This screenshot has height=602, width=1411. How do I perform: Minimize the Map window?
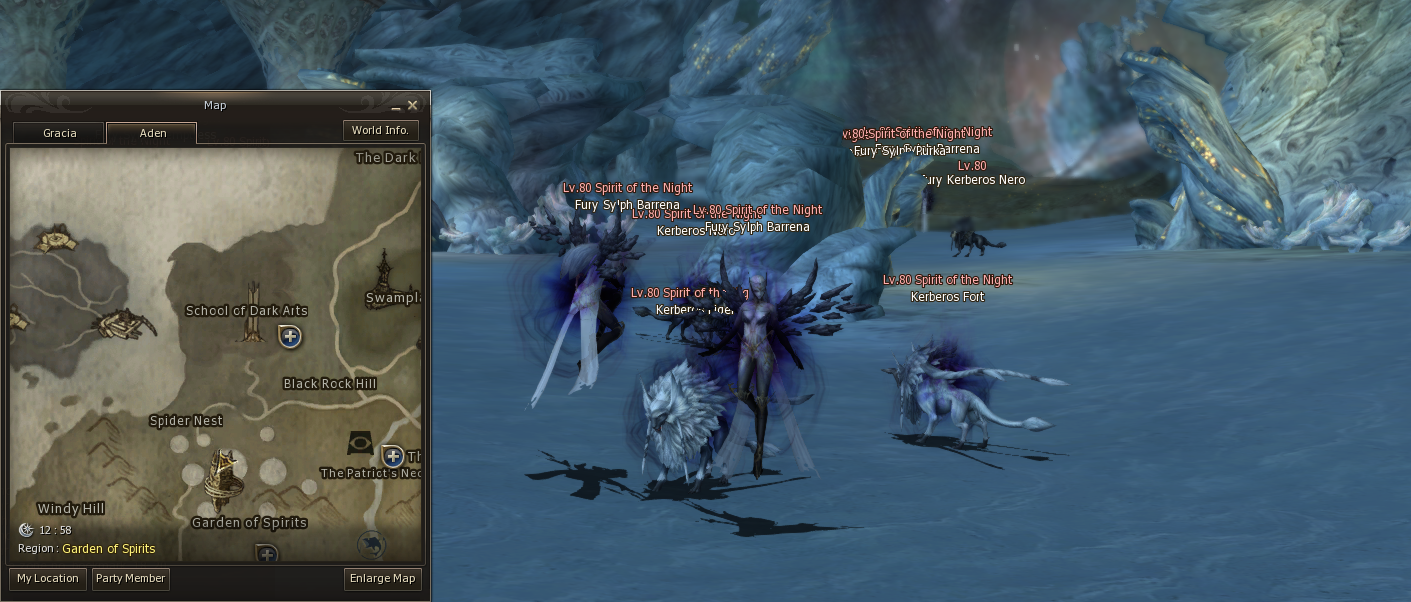[x=396, y=106]
